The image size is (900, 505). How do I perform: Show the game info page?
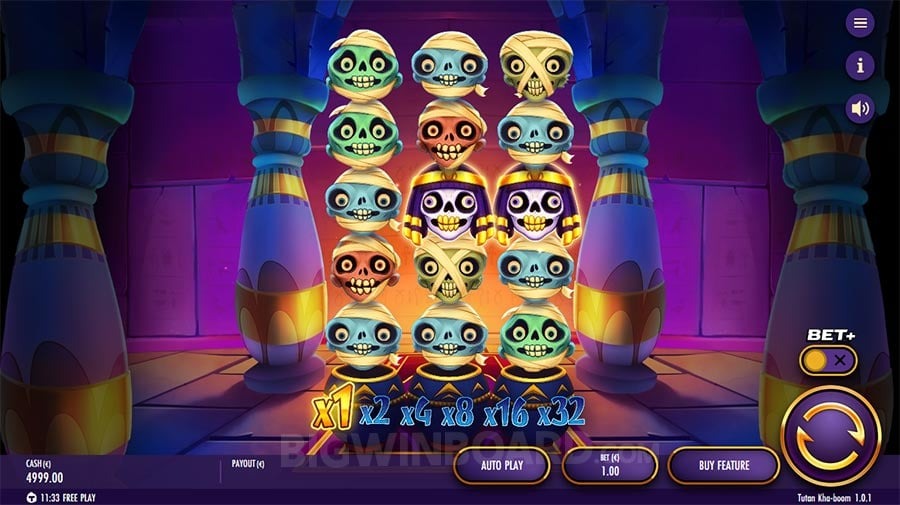point(860,65)
